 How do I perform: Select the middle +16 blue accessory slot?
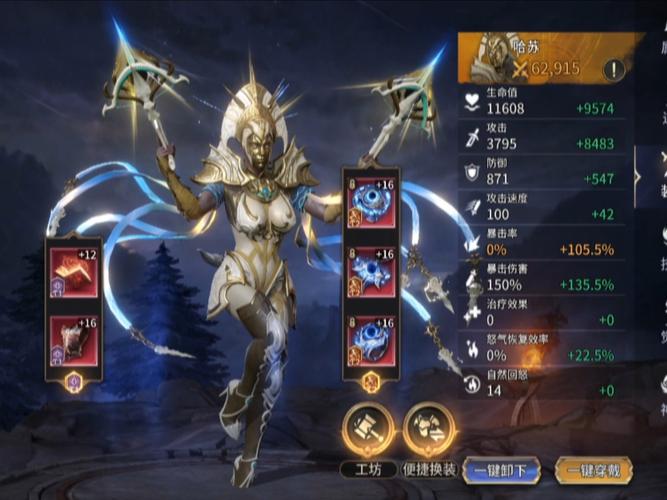[371, 272]
